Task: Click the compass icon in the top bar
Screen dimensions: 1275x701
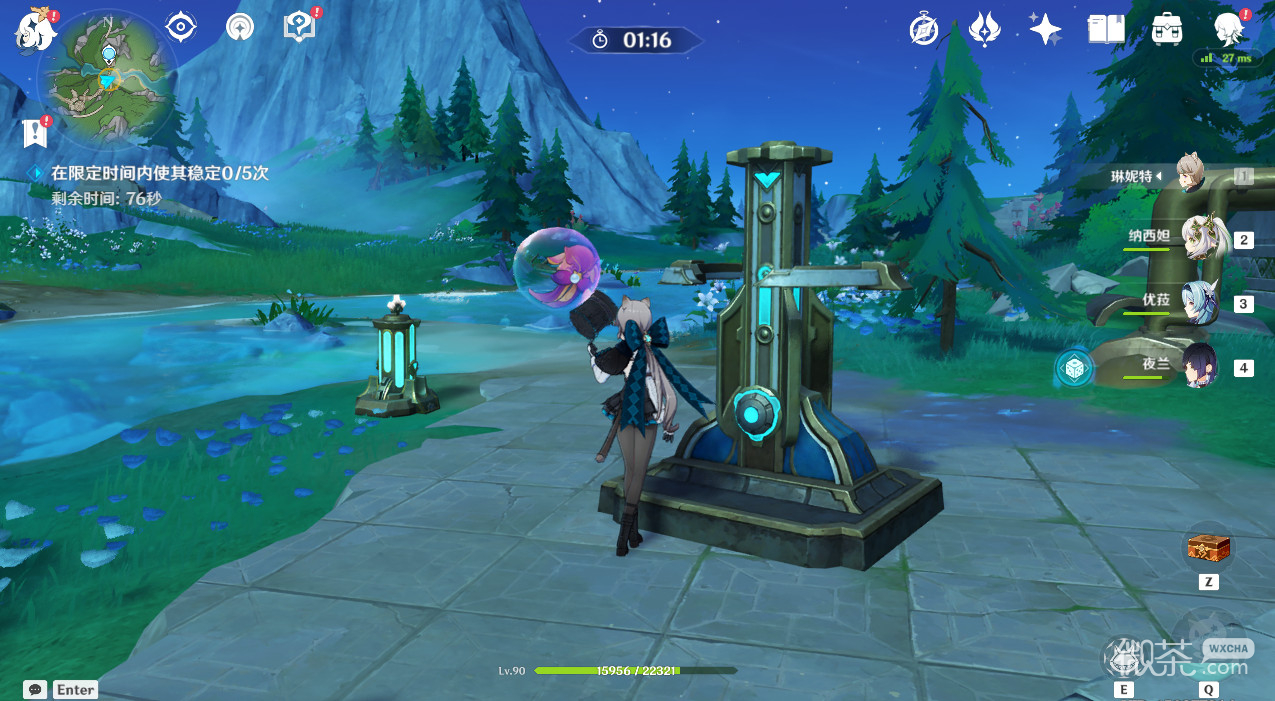Action: [924, 30]
